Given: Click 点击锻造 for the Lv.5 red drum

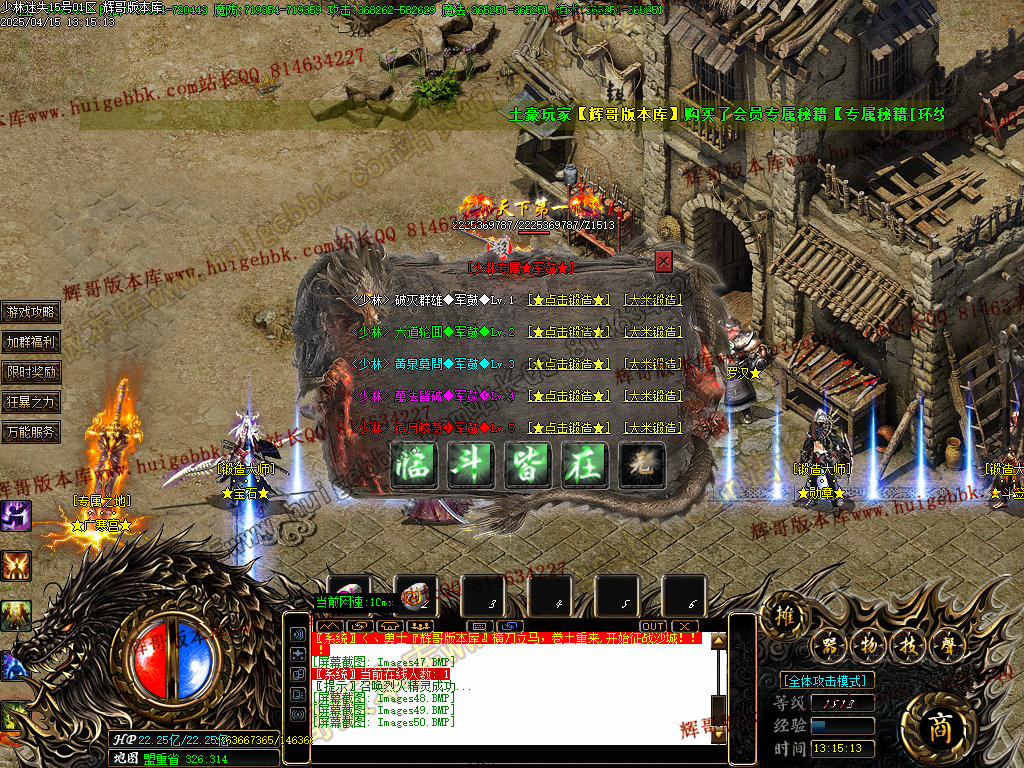Looking at the screenshot, I should pyautogui.click(x=569, y=428).
